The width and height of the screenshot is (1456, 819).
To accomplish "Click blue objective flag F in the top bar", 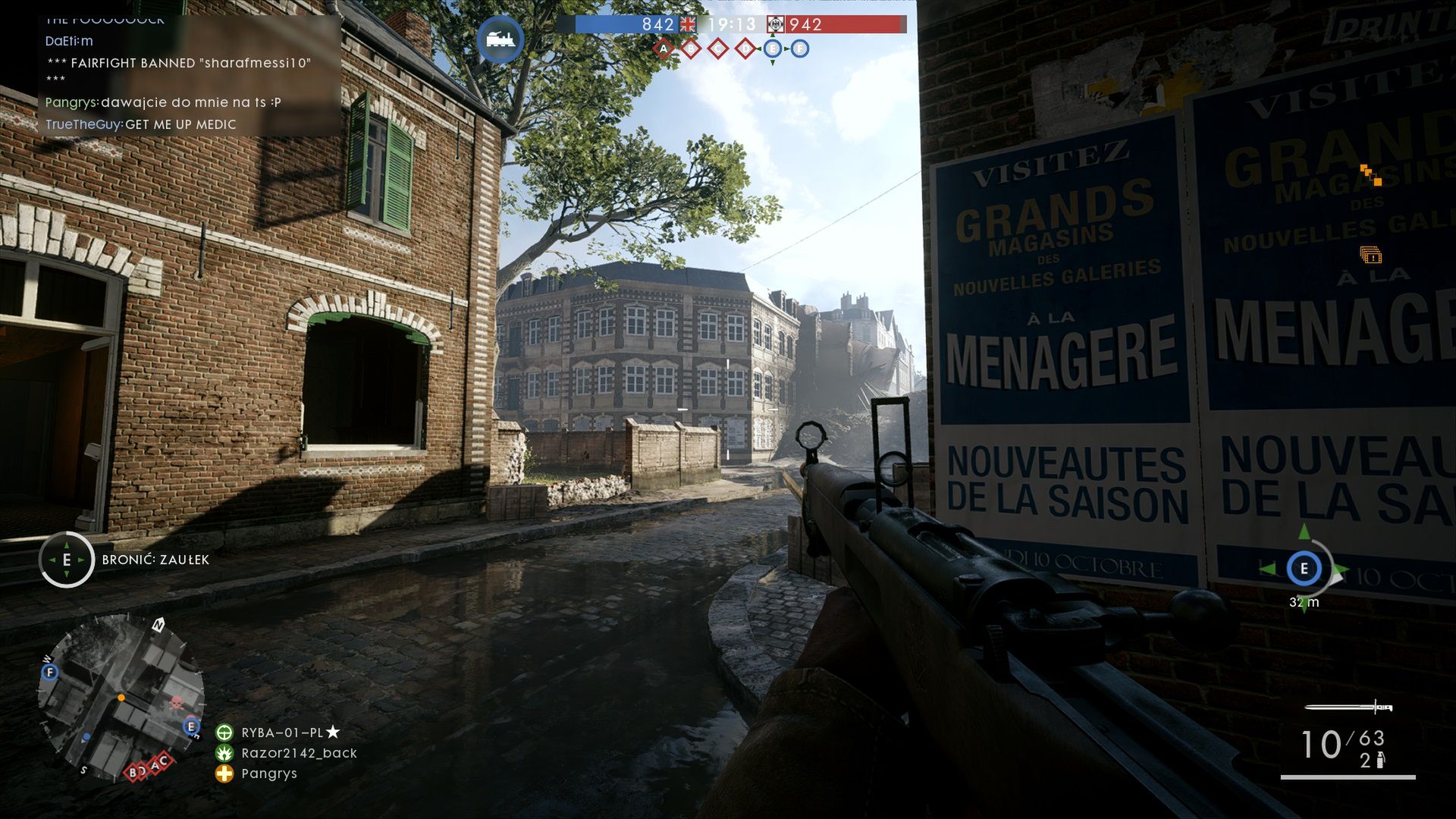I will tap(800, 49).
